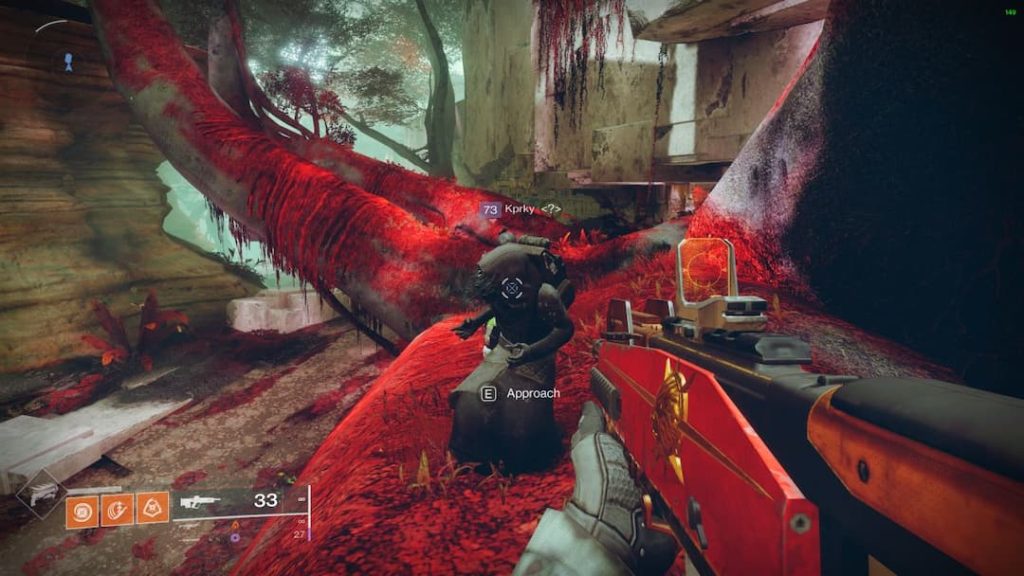
Task: Activate the melee ability icon
Action: click(117, 511)
